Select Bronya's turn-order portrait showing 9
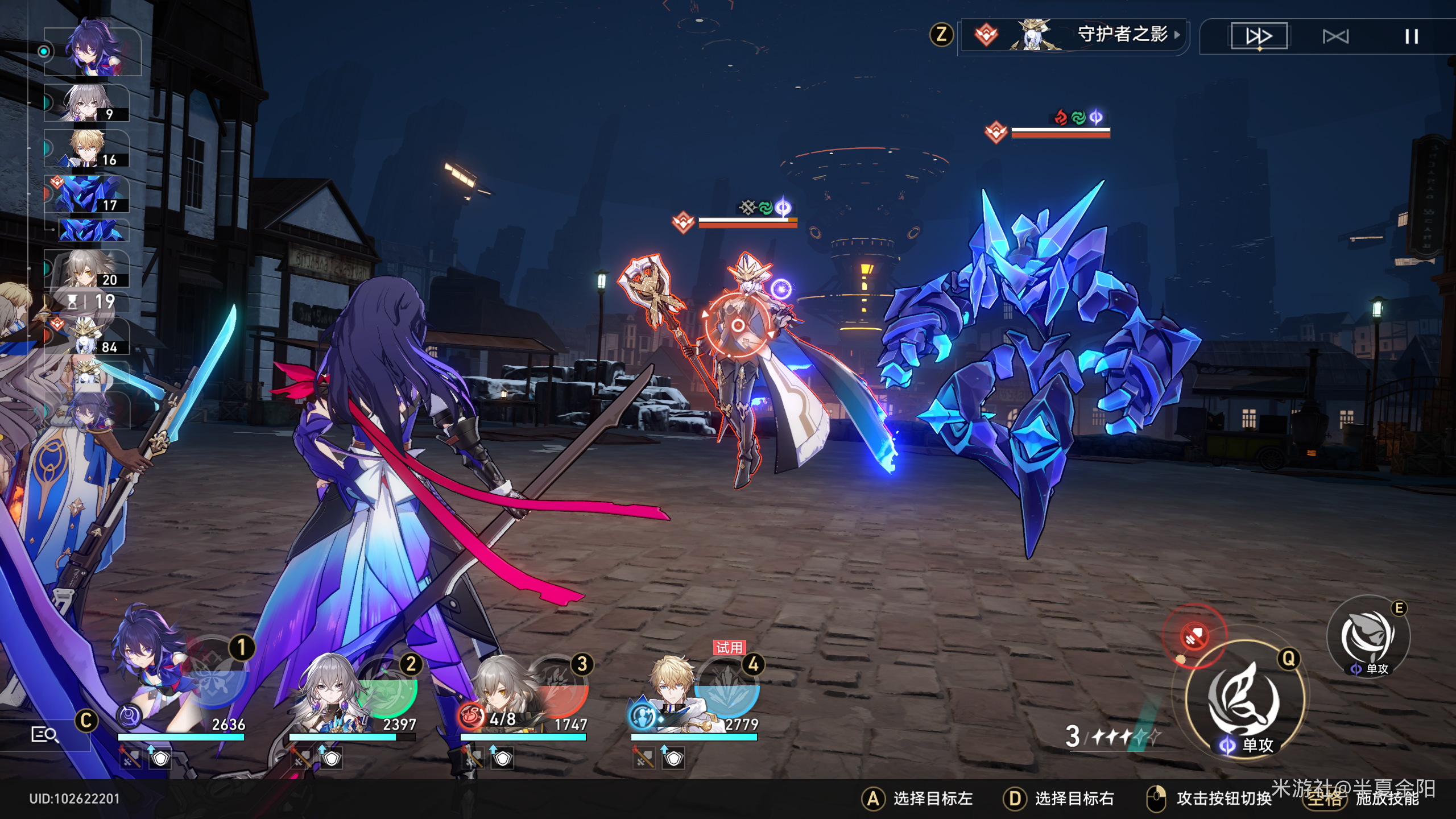Viewport: 1456px width, 819px height. click(87, 103)
